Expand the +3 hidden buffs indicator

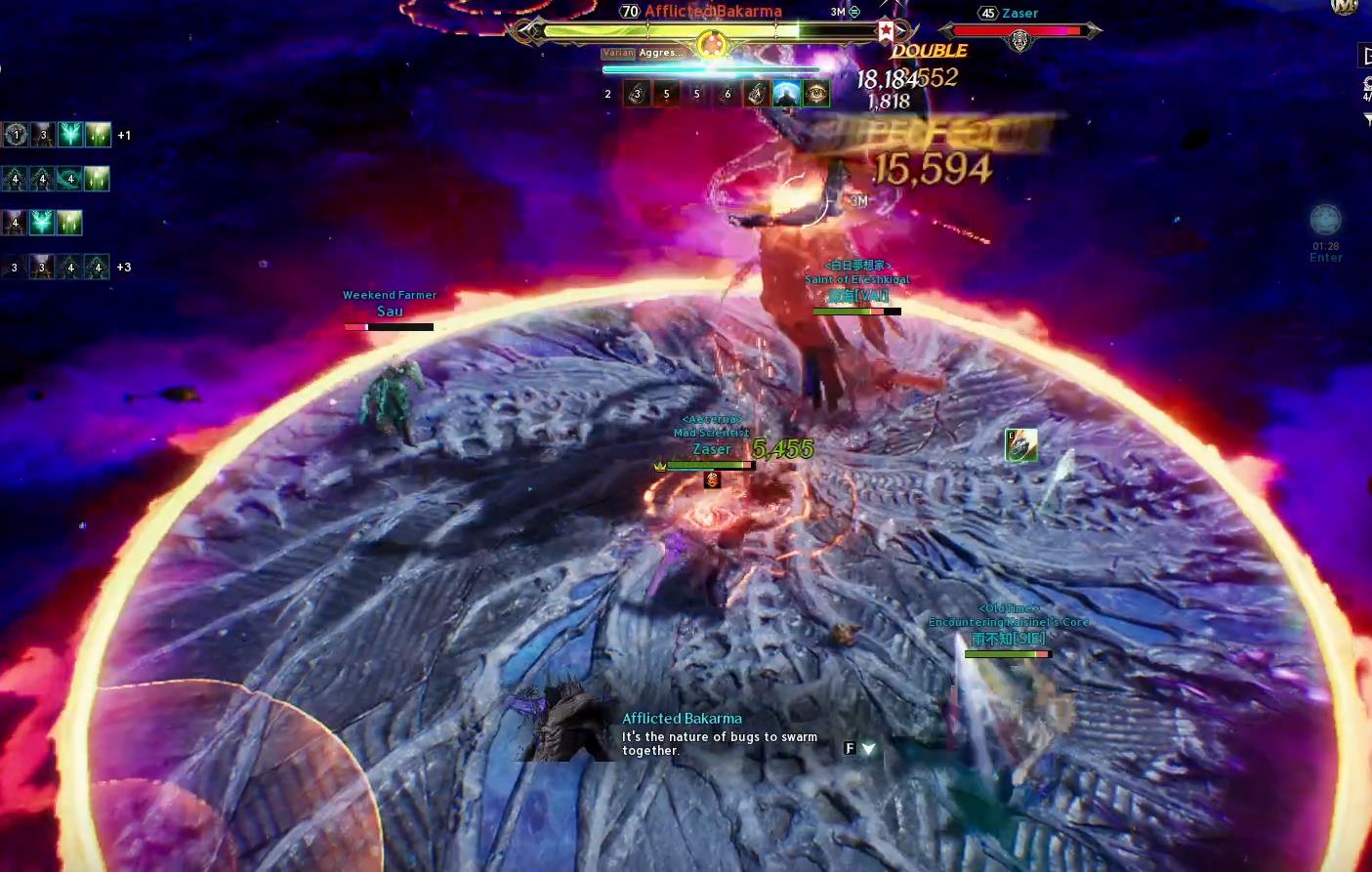coord(124,267)
